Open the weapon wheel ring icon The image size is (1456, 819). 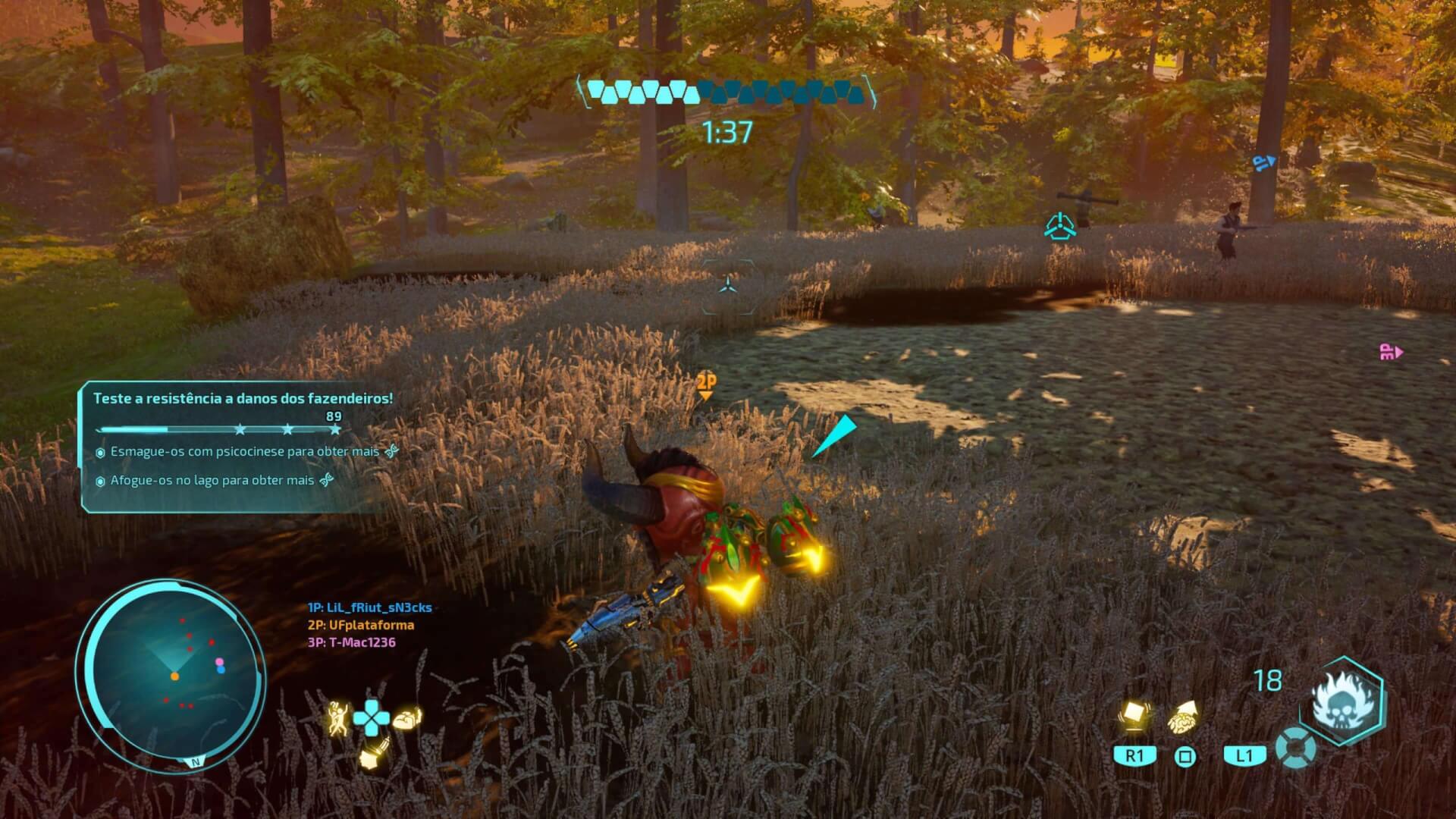pos(1295,748)
